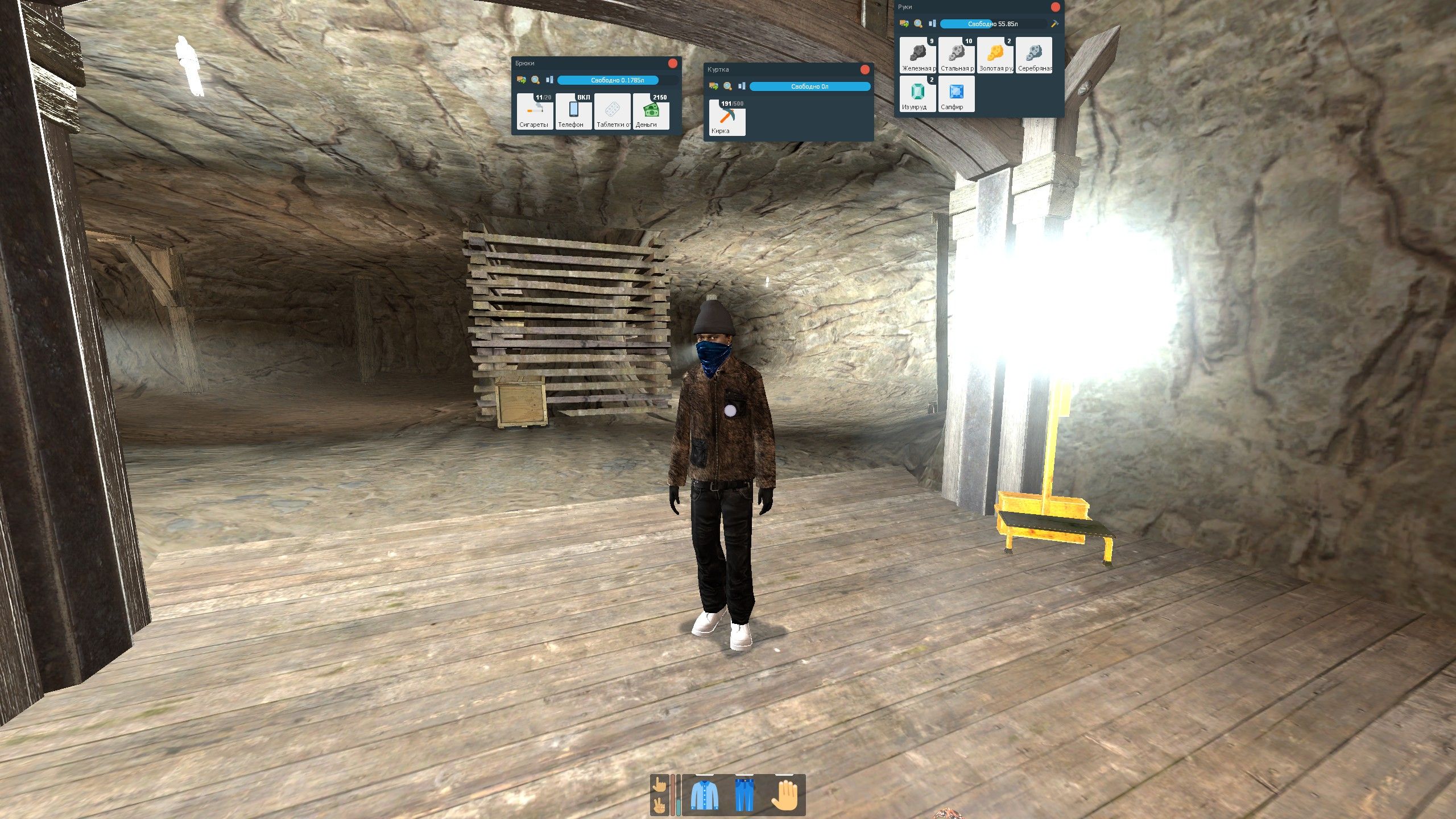Pick the Таблетки pills slot

point(612,111)
